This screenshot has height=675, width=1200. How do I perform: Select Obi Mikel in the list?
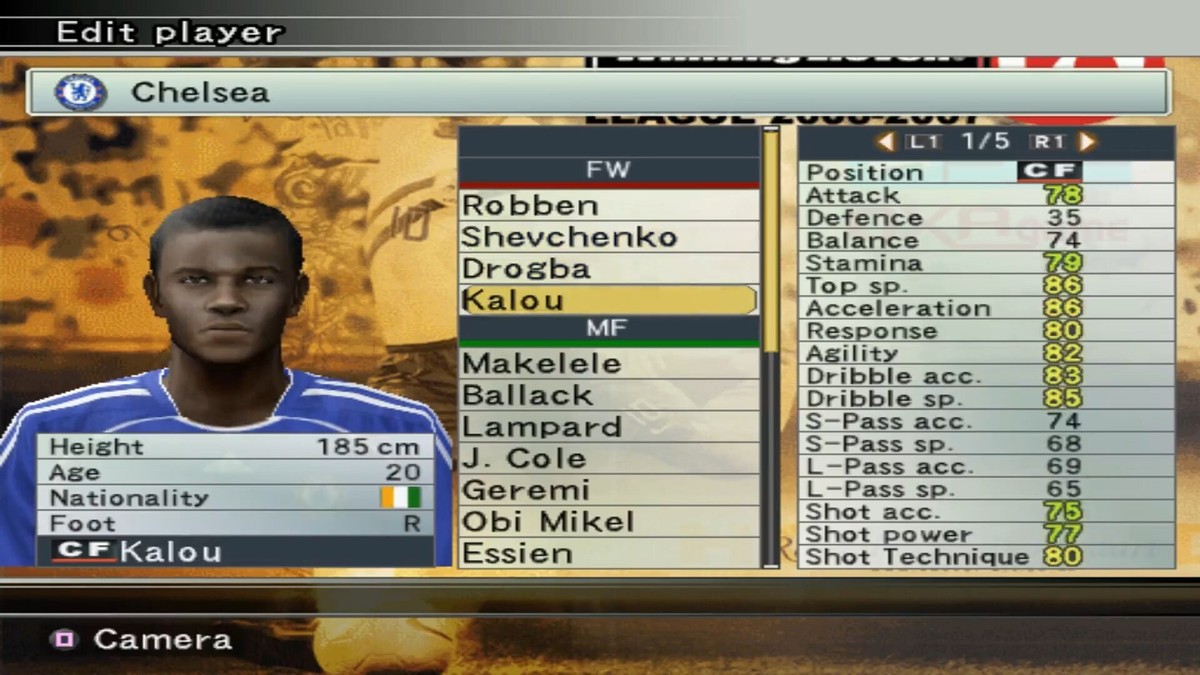click(608, 522)
